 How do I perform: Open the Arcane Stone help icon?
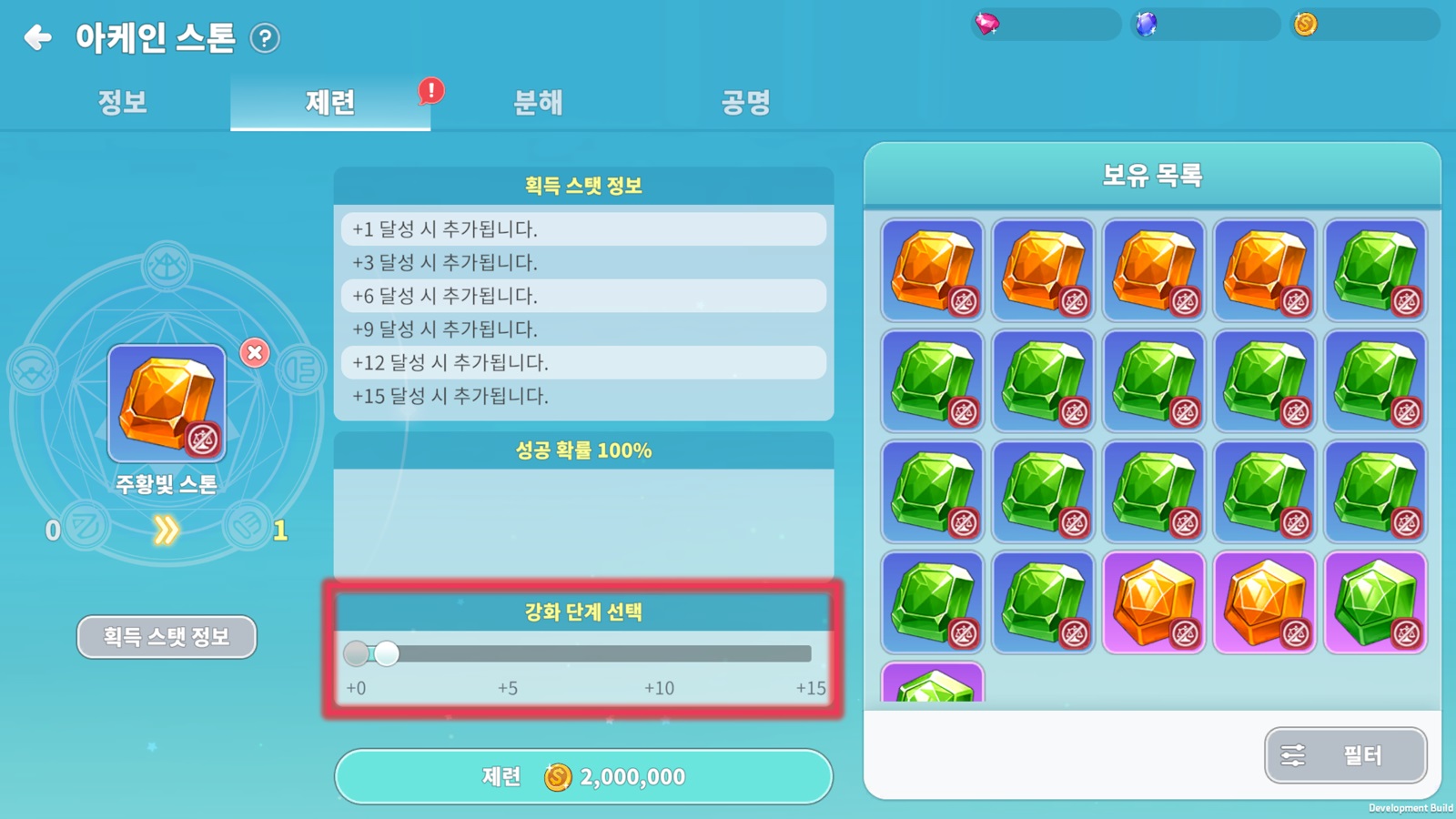[265, 38]
